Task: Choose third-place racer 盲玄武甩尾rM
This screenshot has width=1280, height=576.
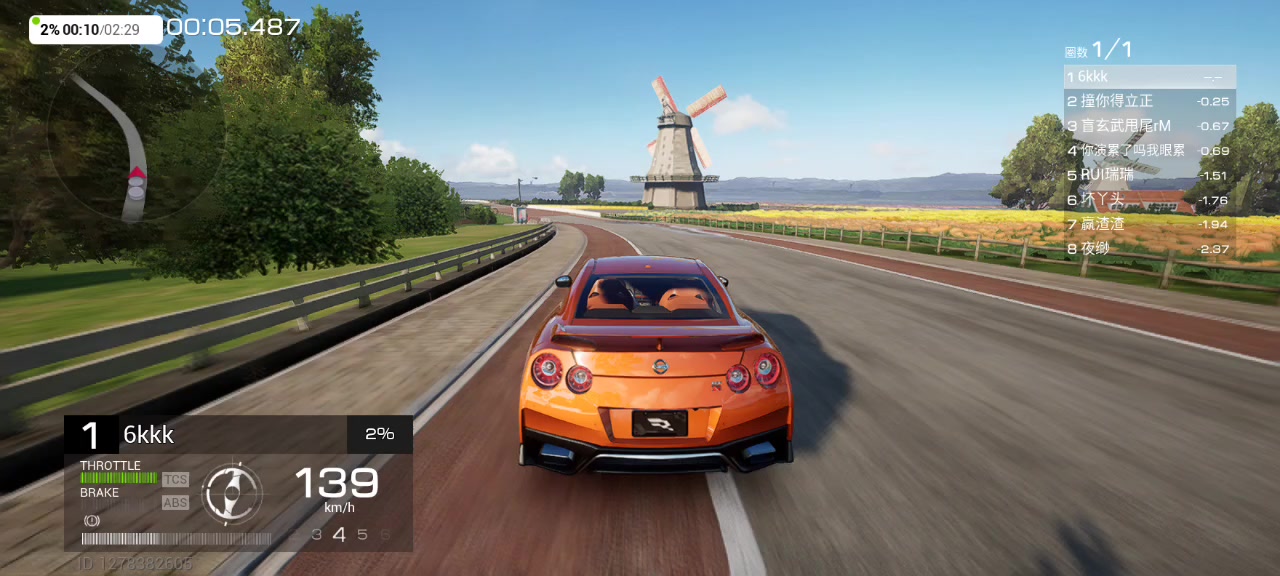Action: [1149, 126]
